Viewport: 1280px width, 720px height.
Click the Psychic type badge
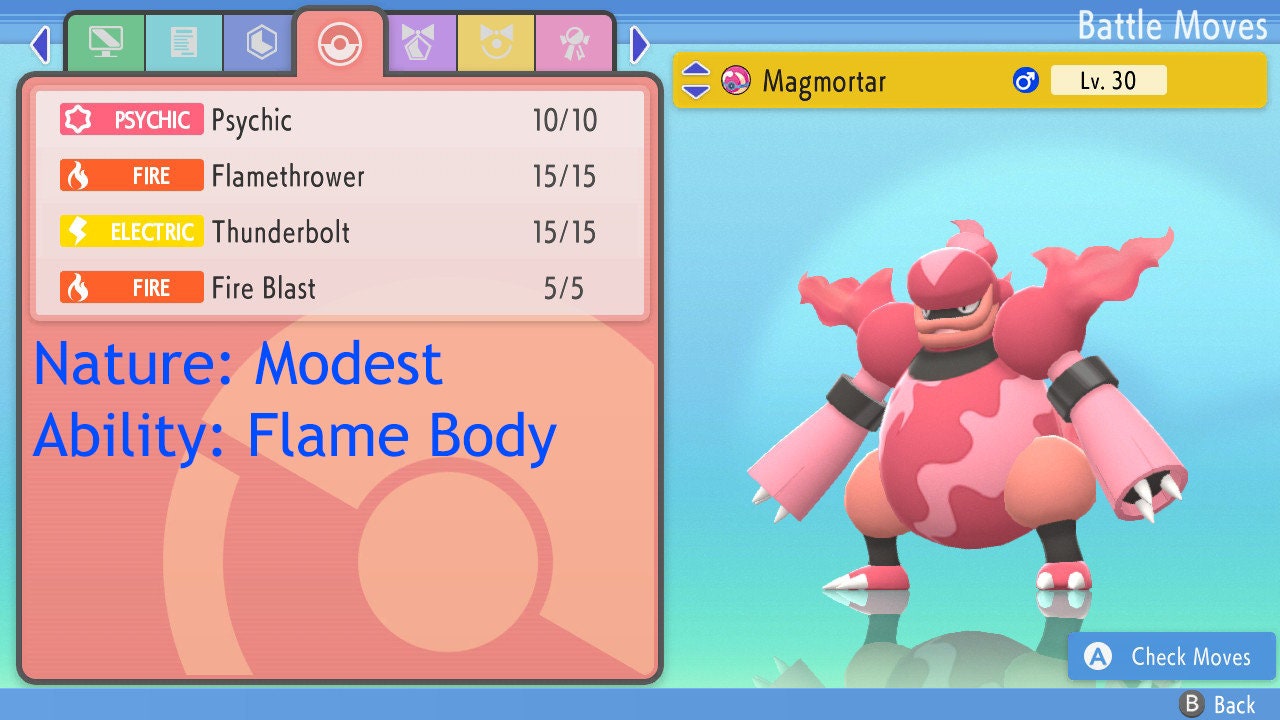pyautogui.click(x=131, y=119)
